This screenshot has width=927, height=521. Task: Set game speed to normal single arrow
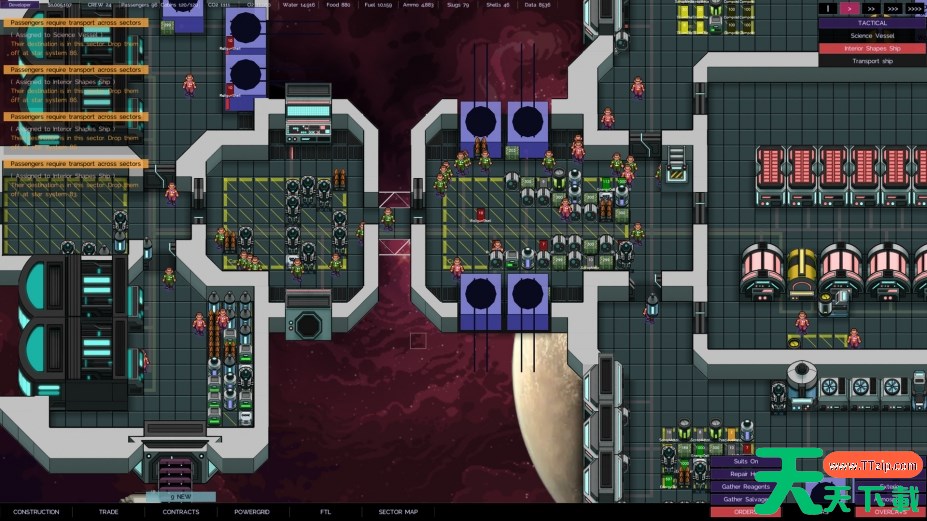point(850,8)
